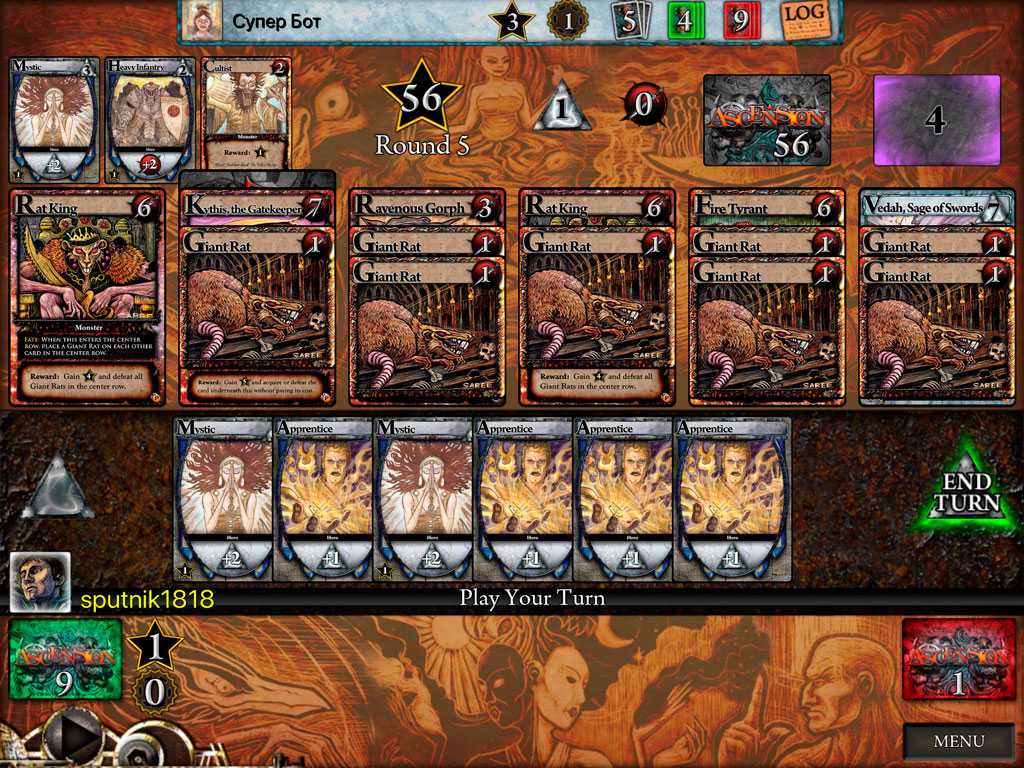View the opponent's red discard counter
The height and width of the screenshot is (768, 1024).
742,20
